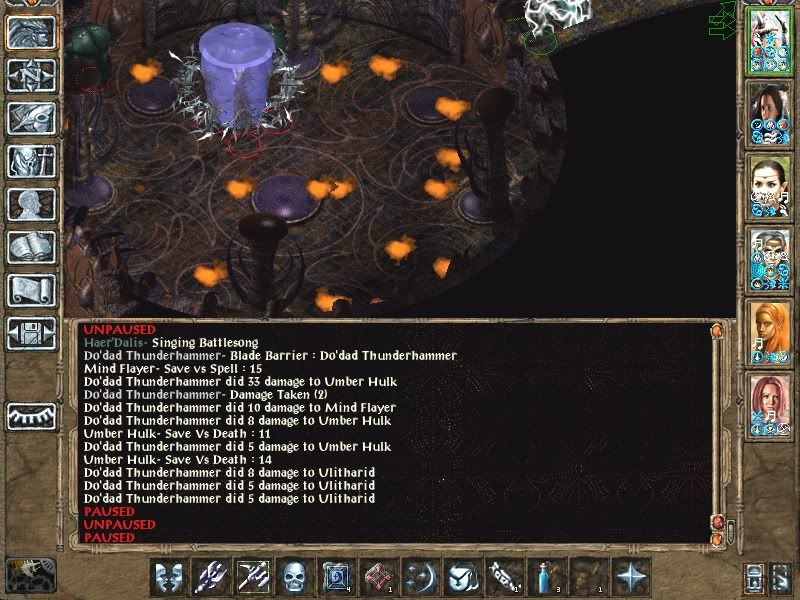
Task: Open the floppy disk options button
Action: pos(30,333)
